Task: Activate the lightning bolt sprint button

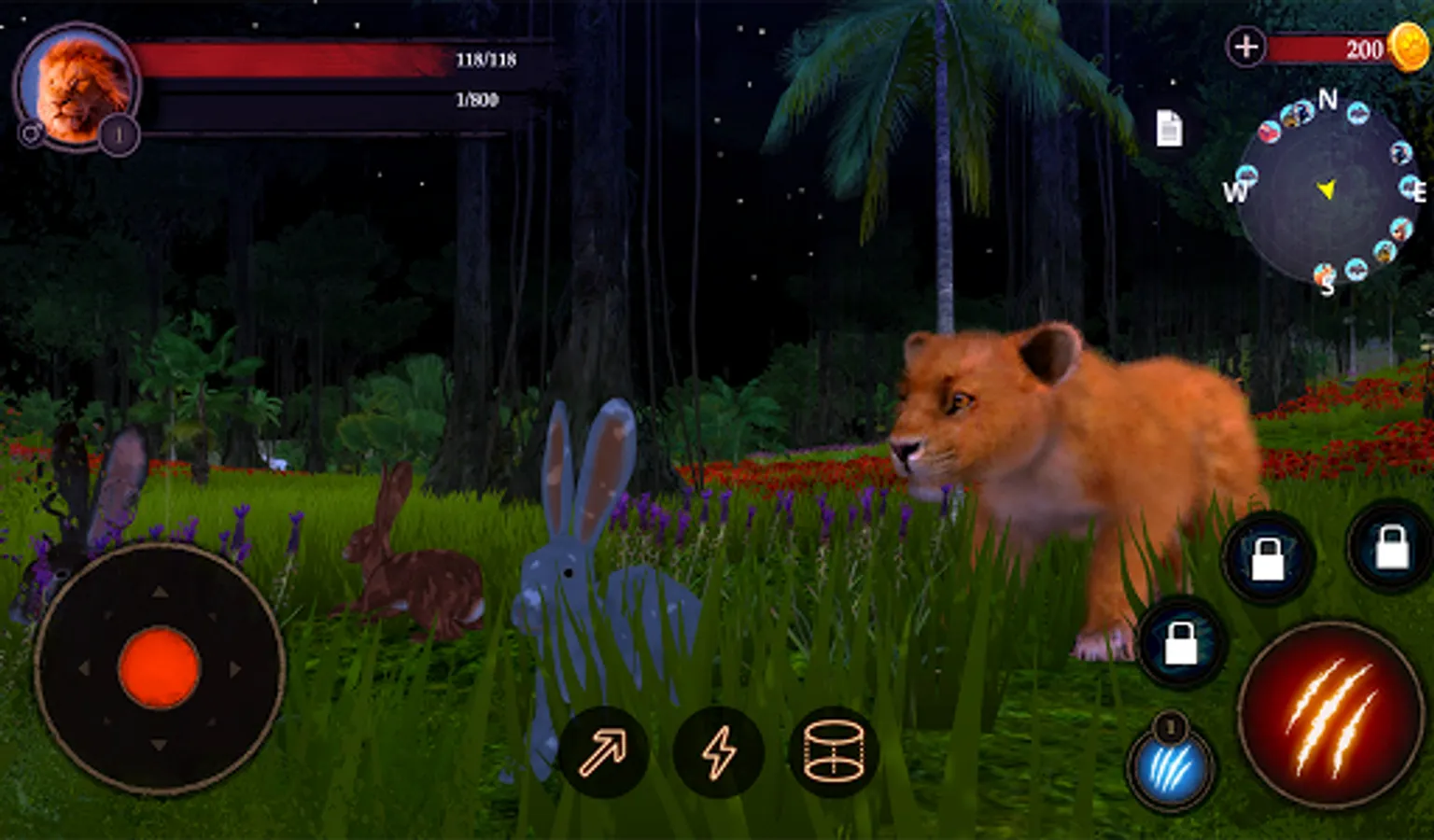Action: click(x=719, y=752)
